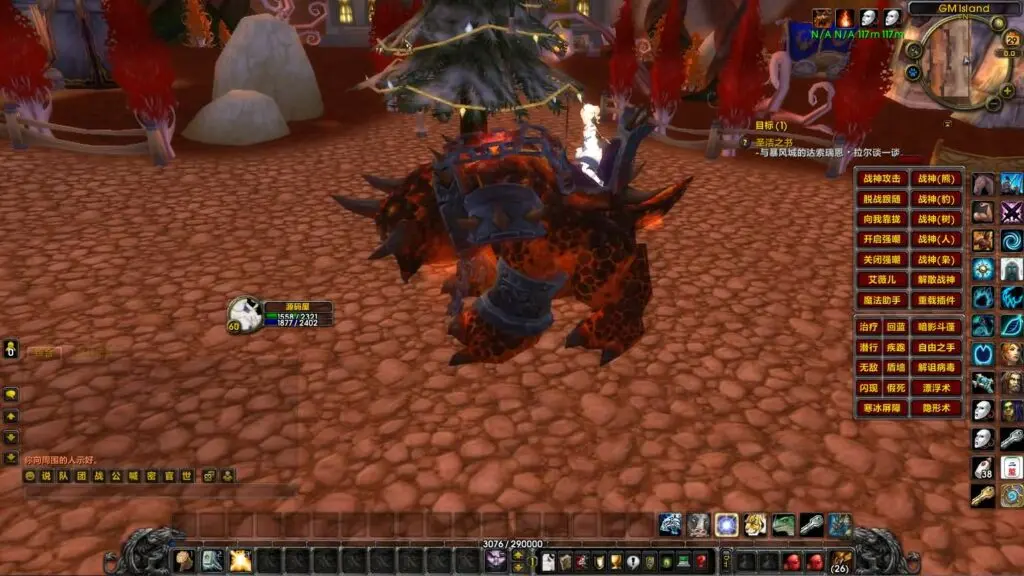
Task: Choose the 解散战神 button
Action: click(938, 280)
